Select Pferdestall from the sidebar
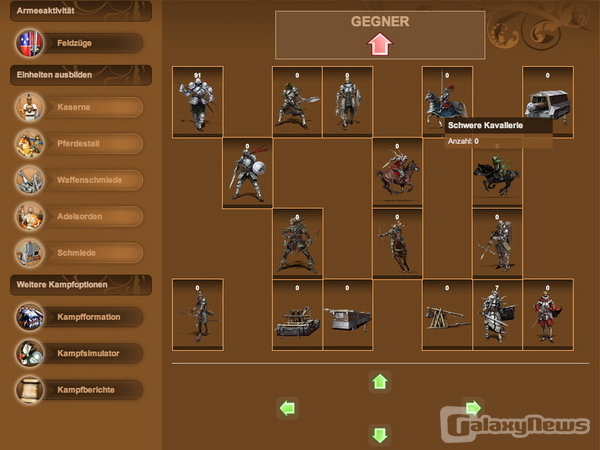 [x=78, y=143]
